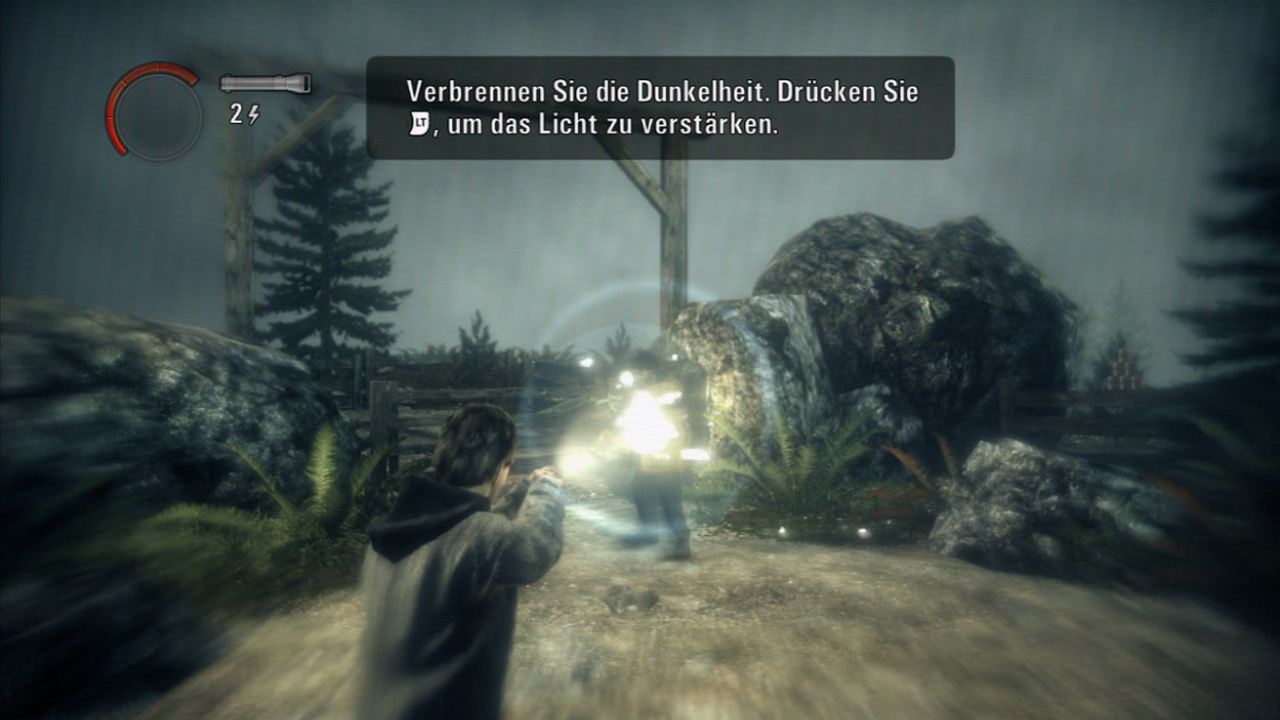Viewport: 1280px width, 720px height.
Task: Select the lightning bolt battery icon
Action: (253, 113)
